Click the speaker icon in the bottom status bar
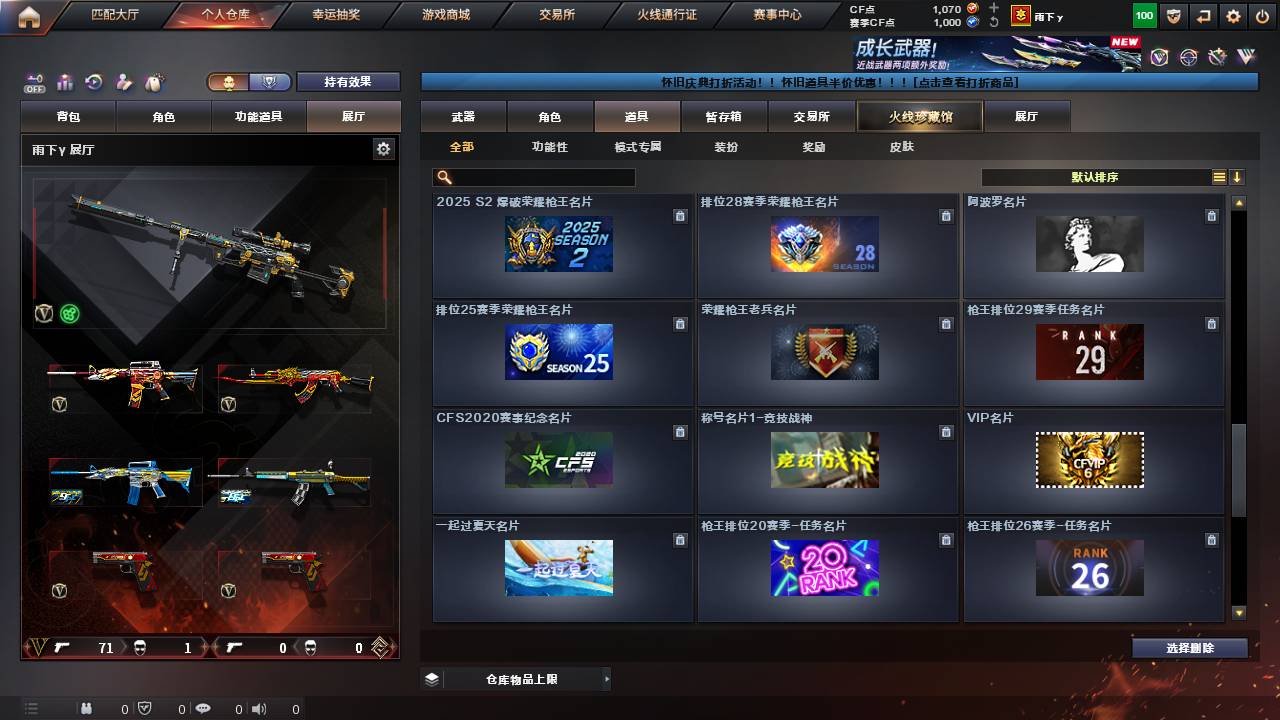 pyautogui.click(x=259, y=708)
